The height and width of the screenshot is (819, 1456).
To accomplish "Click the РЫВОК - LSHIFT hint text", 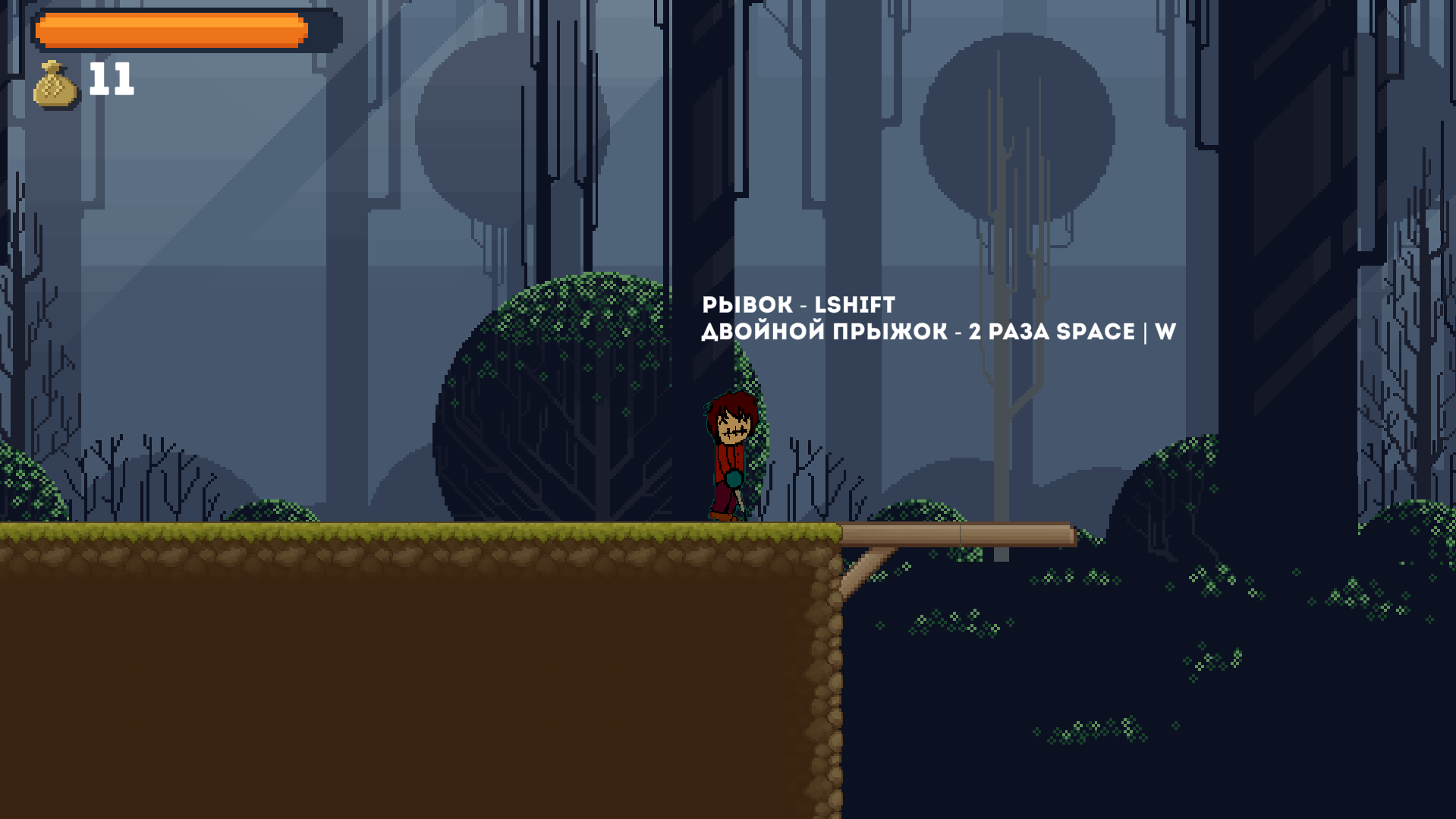I will pyautogui.click(x=797, y=304).
